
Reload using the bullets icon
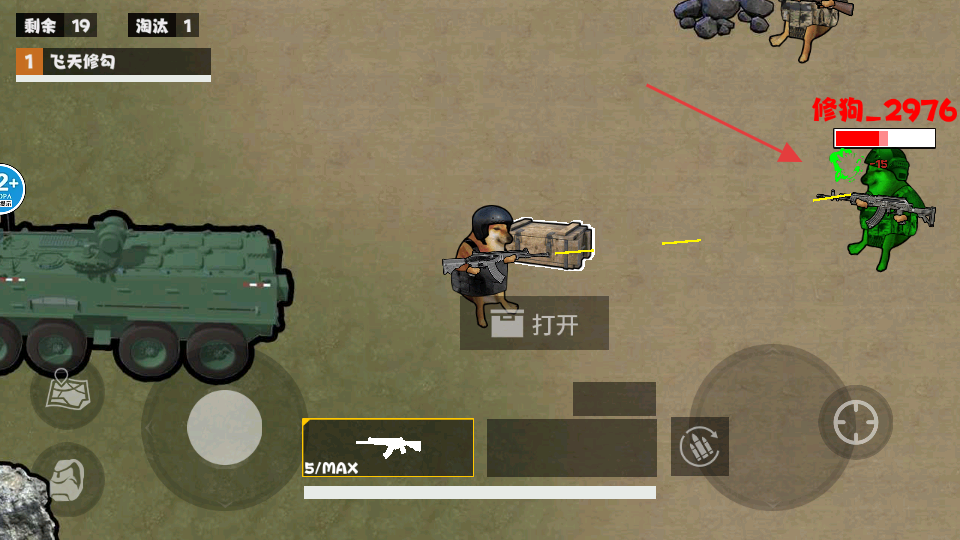click(700, 447)
